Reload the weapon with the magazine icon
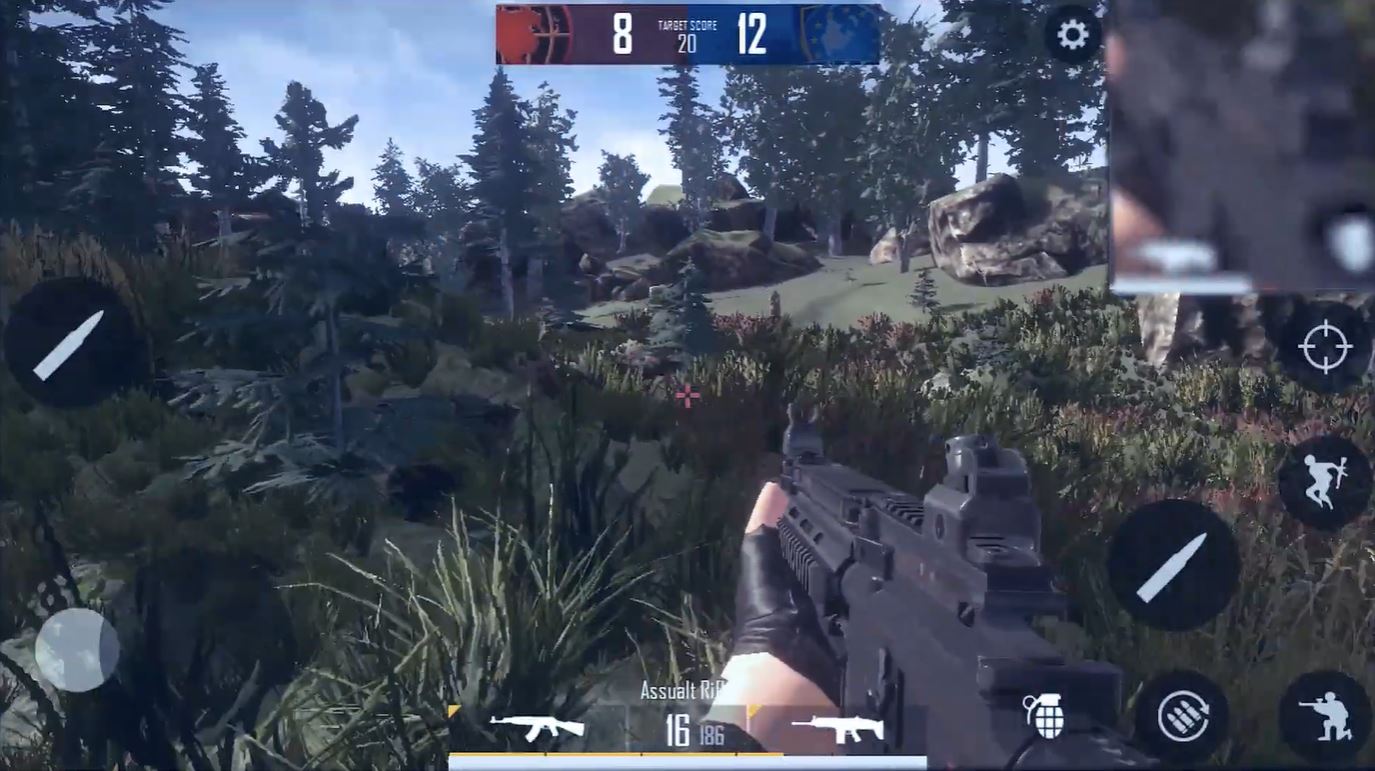Screen dimensions: 1375x771 tap(1182, 716)
